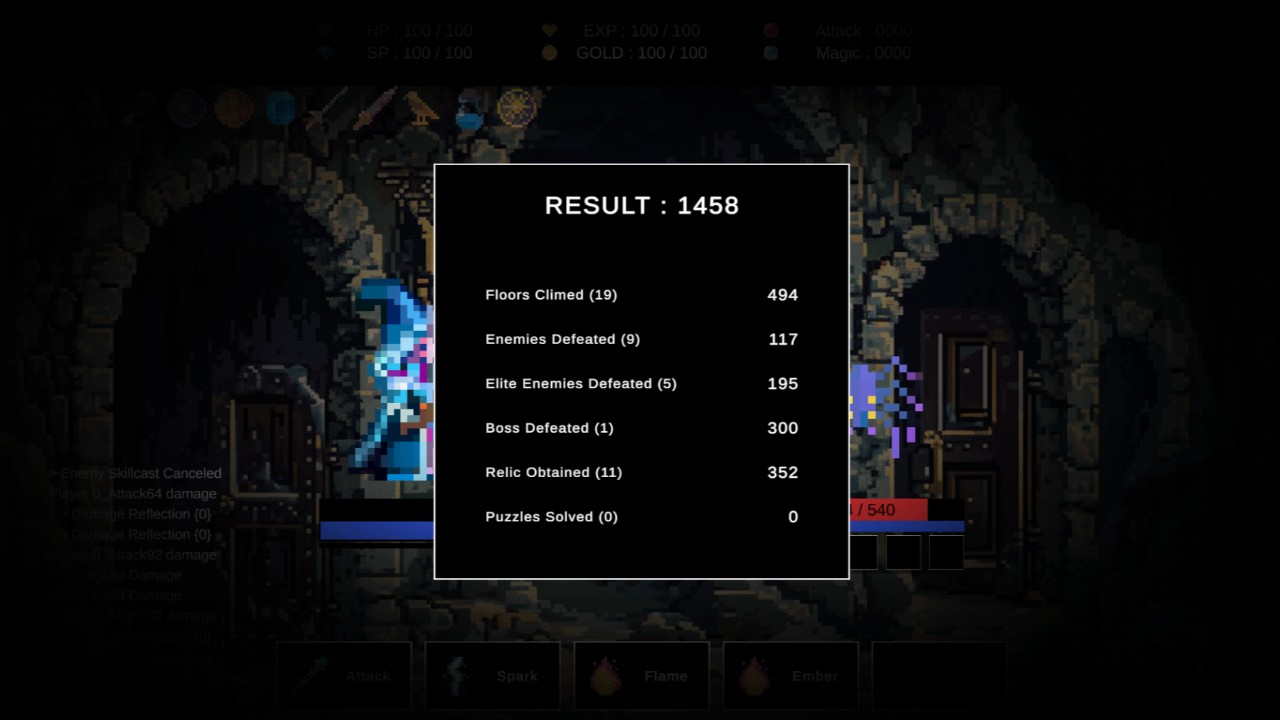The image size is (1280, 720).
Task: Cast the Ember skill
Action: tap(790, 676)
